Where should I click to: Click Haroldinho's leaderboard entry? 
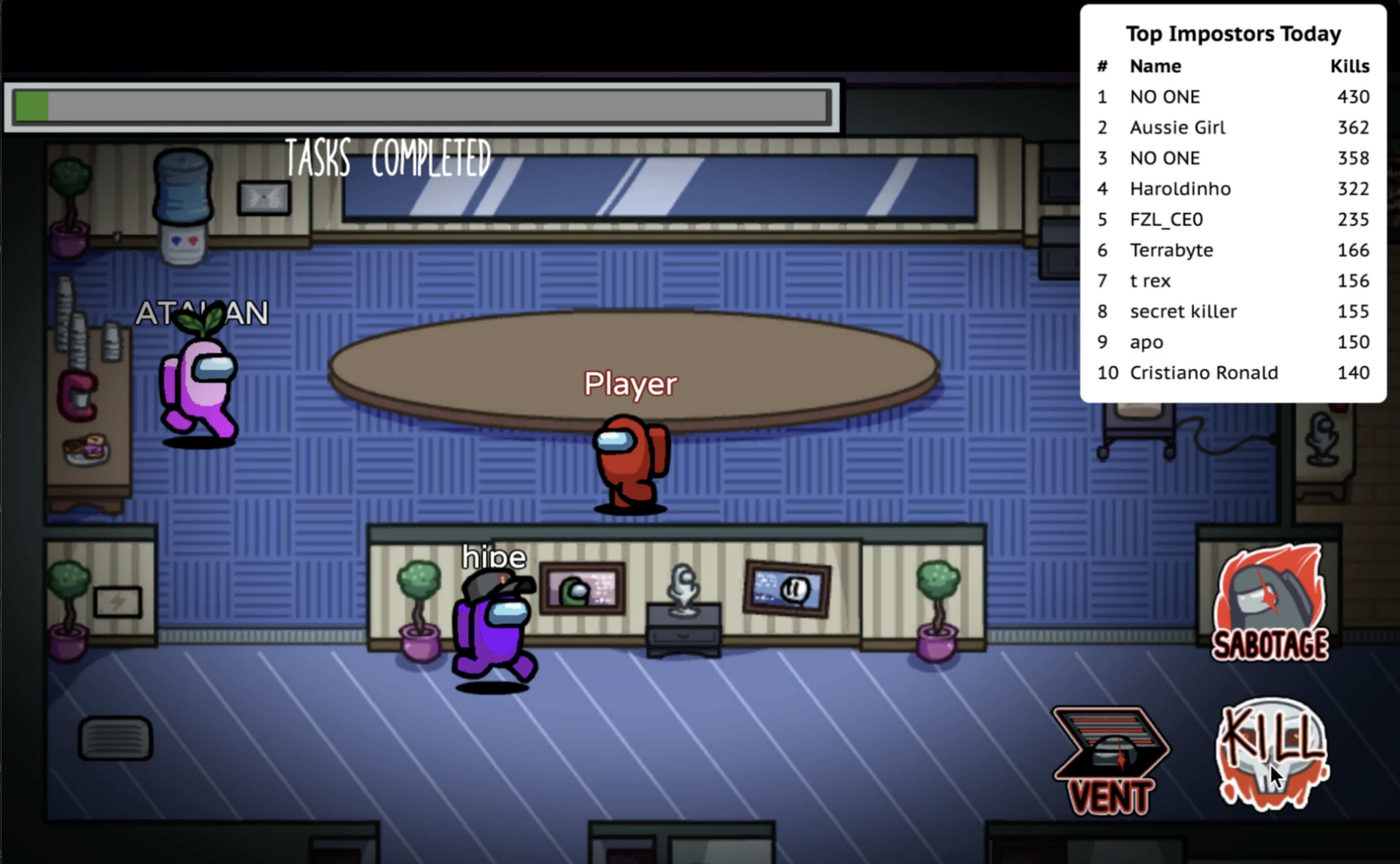pos(1181,188)
